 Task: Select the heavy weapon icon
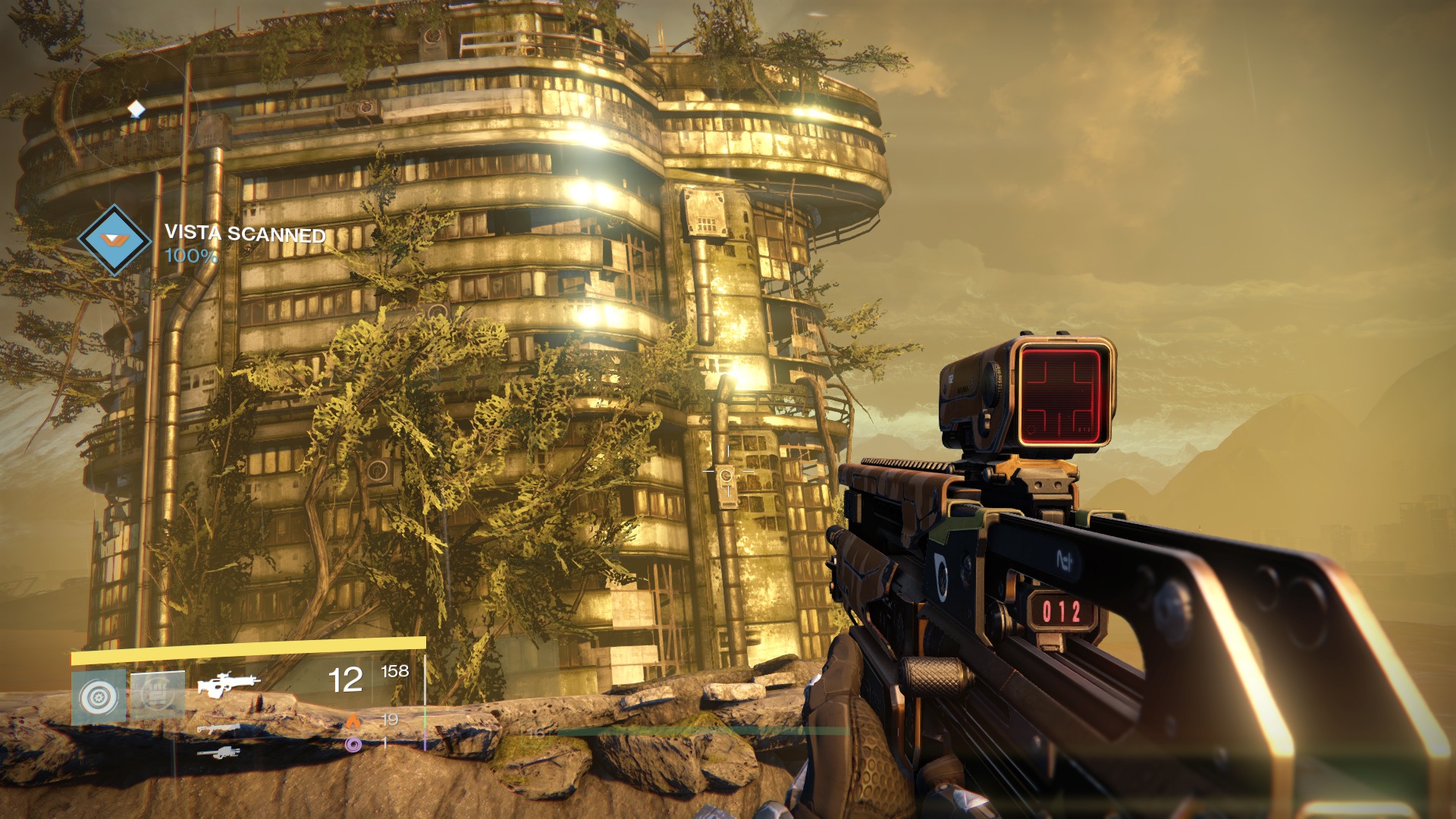coord(218,753)
